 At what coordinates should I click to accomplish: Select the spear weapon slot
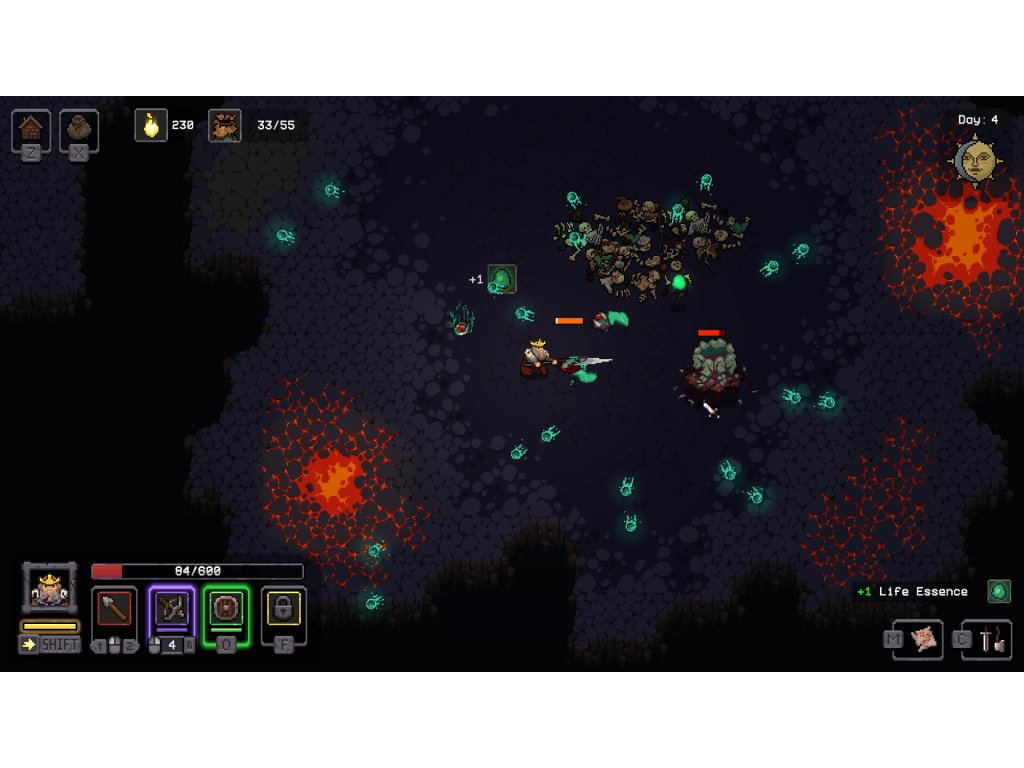click(114, 609)
